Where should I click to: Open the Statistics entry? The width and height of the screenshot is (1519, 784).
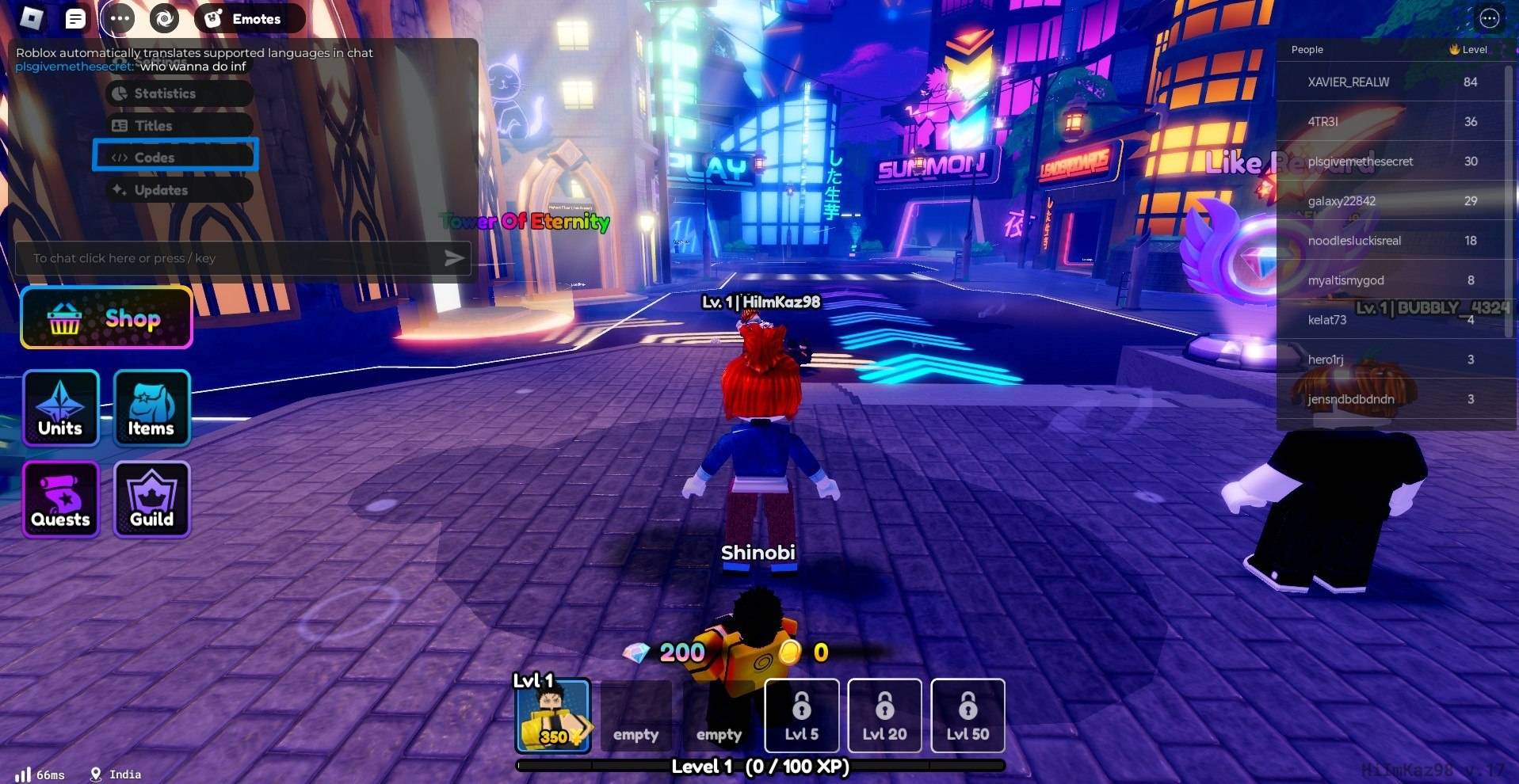coord(179,93)
